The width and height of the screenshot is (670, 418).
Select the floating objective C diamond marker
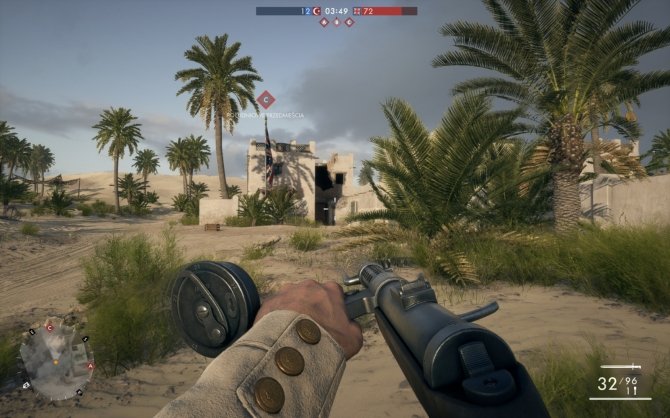coord(265,99)
